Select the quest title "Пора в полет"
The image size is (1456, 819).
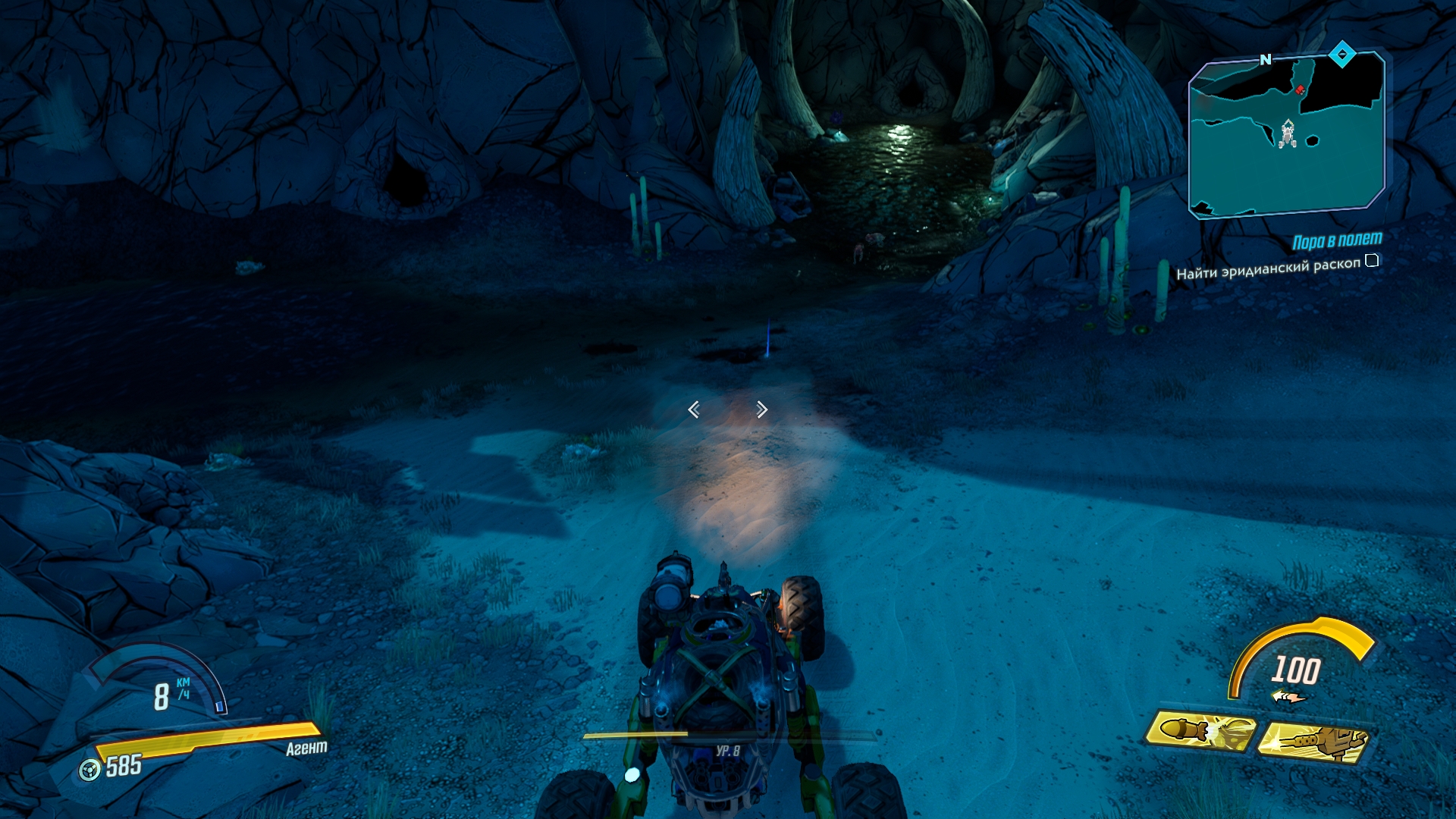1336,241
